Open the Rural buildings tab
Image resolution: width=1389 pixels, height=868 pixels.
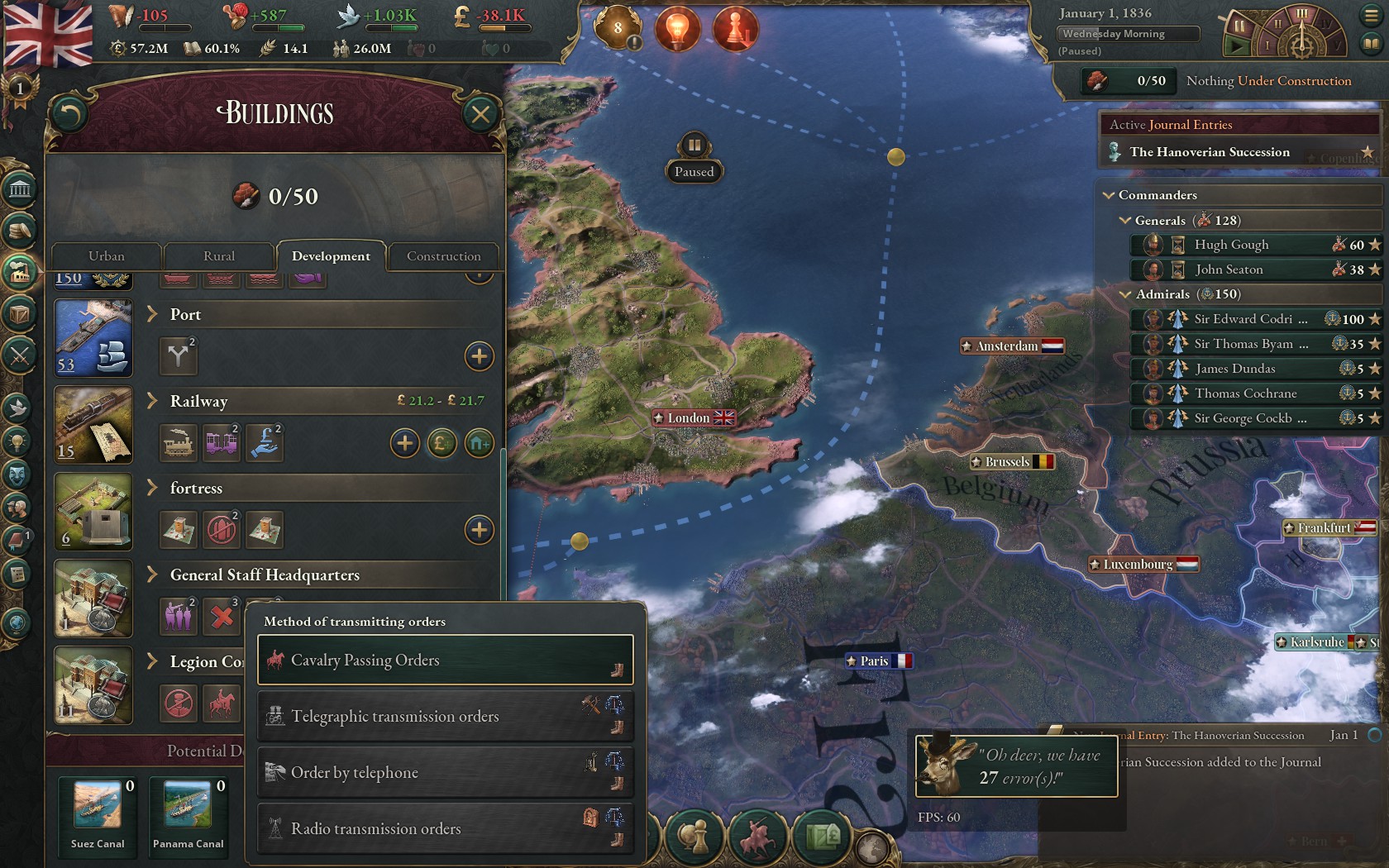click(219, 256)
